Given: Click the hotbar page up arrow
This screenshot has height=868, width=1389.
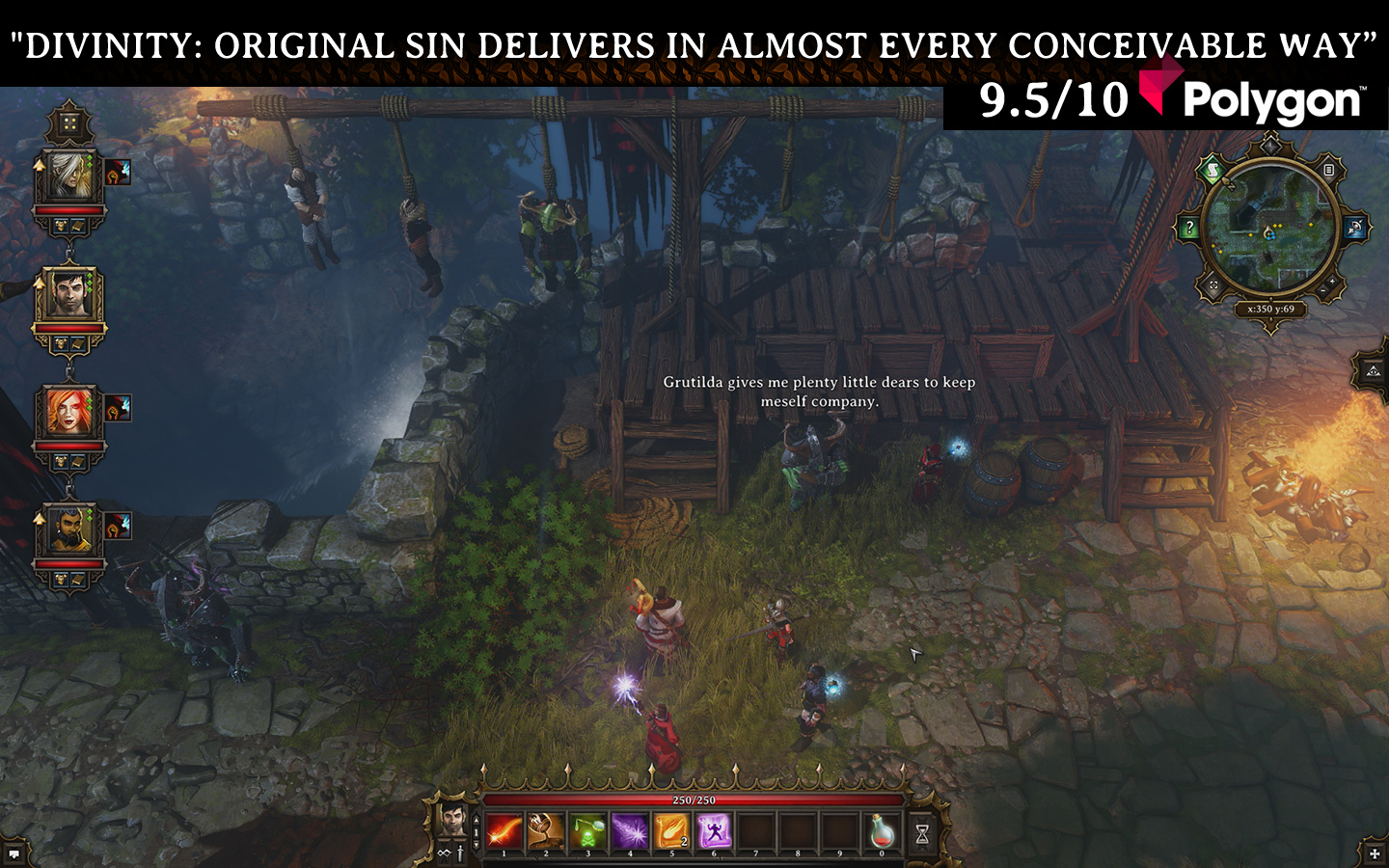Looking at the screenshot, I should [477, 821].
